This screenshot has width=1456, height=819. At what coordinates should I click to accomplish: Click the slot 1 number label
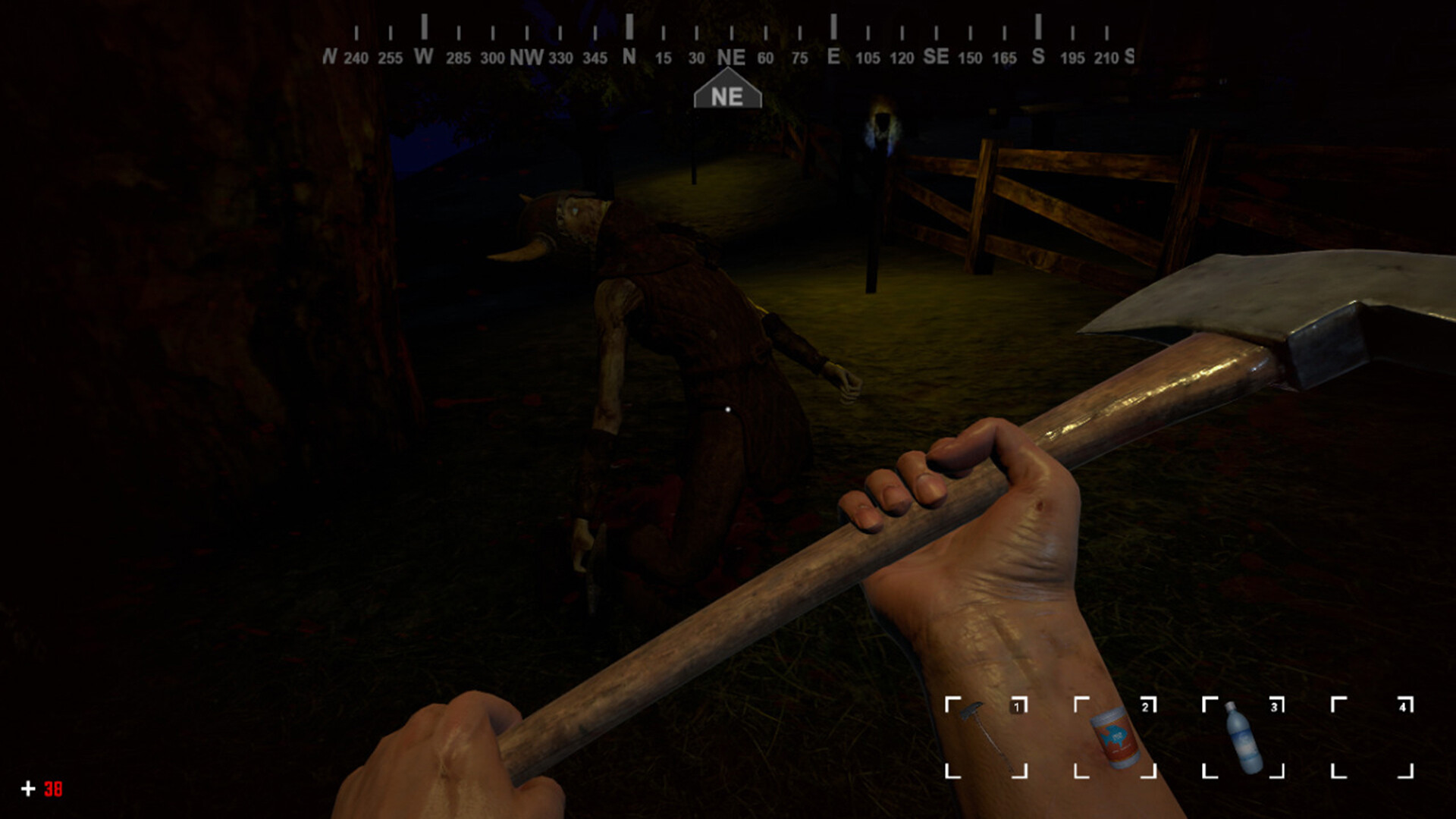(1018, 705)
